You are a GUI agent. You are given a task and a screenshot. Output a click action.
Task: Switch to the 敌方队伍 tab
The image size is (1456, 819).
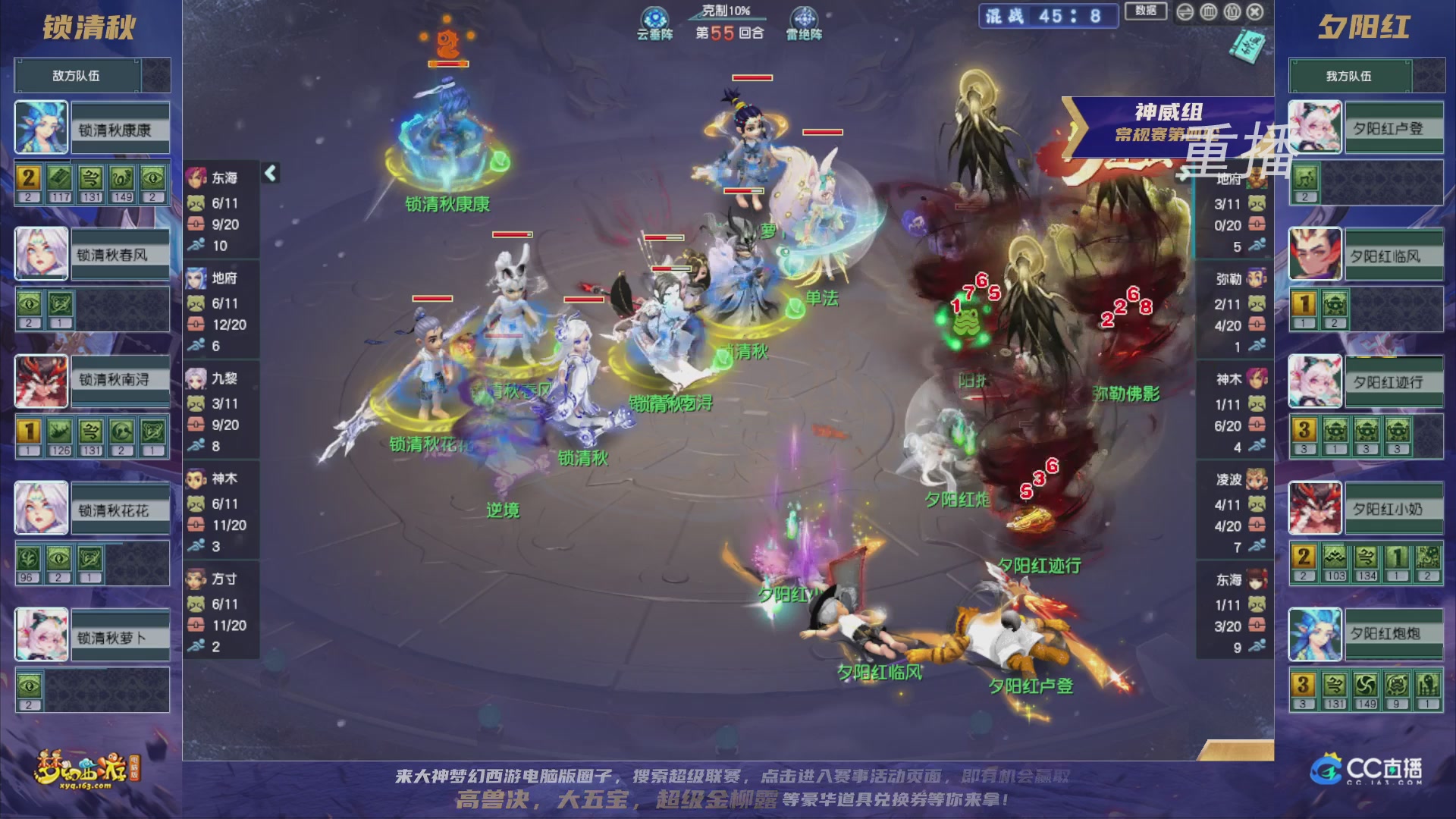(76, 75)
